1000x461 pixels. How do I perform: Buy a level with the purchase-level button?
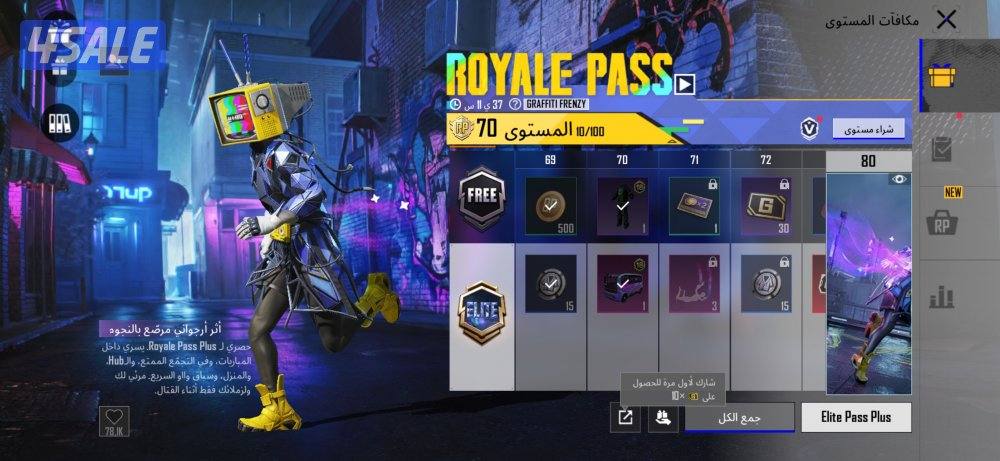pyautogui.click(x=868, y=128)
